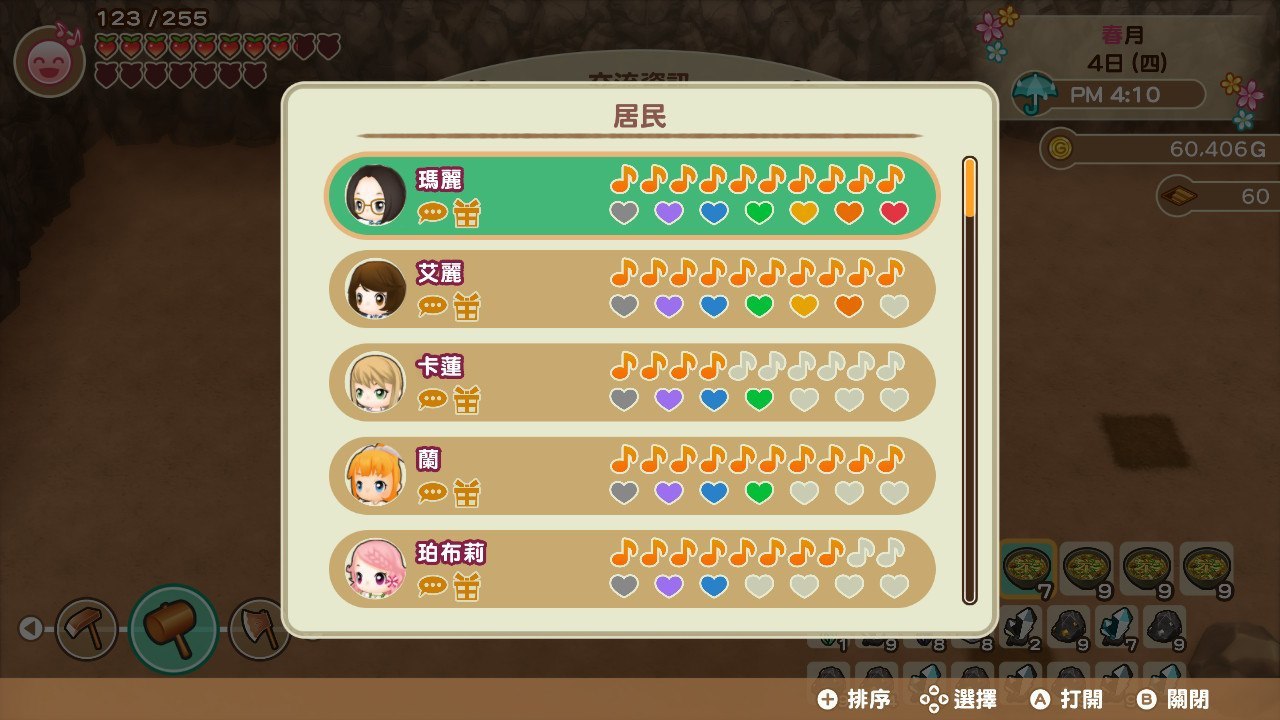Image resolution: width=1280 pixels, height=720 pixels.
Task: Click the 打開 open label
Action: (1081, 699)
